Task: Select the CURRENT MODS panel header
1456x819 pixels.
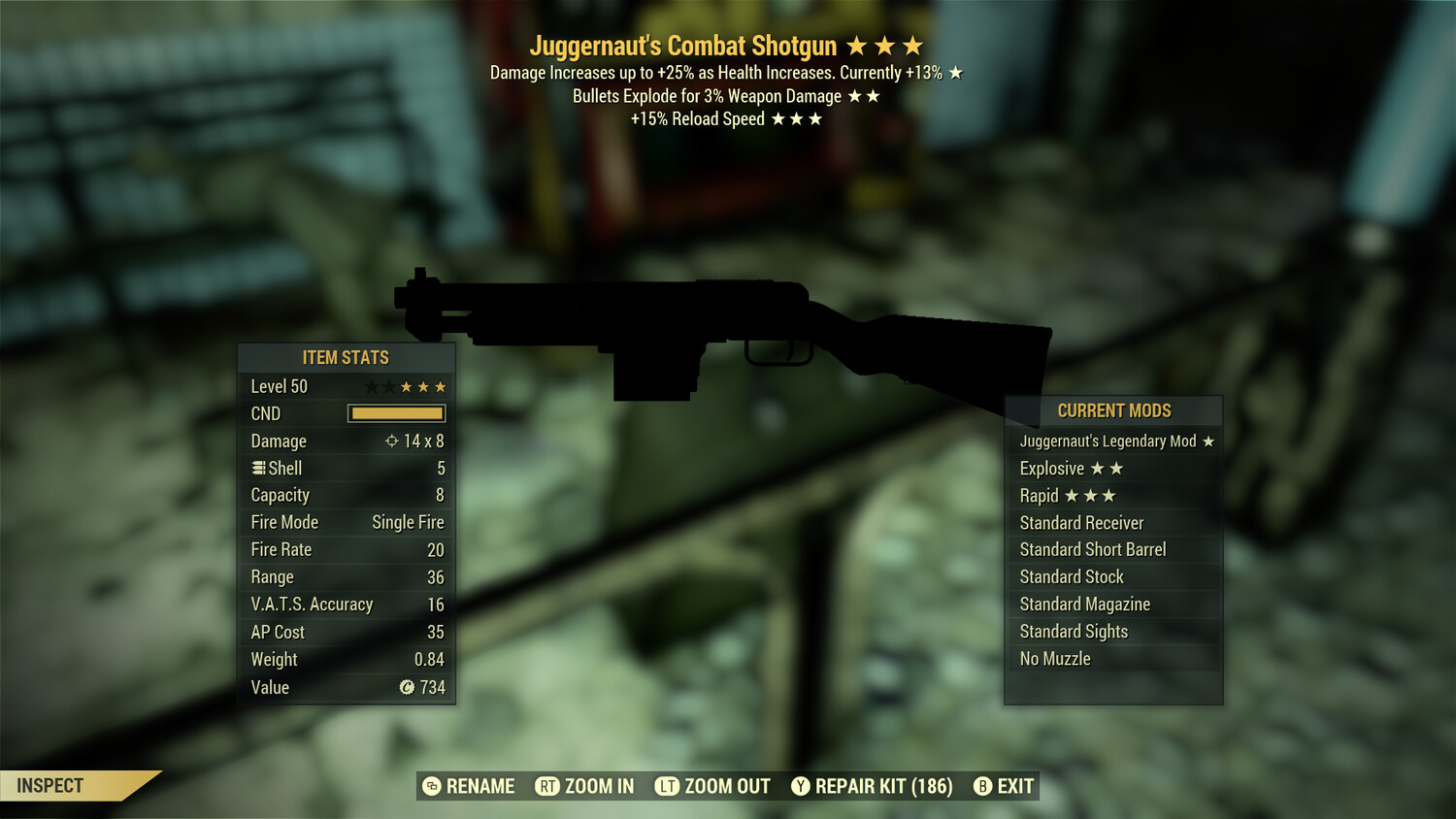Action: pyautogui.click(x=1112, y=410)
